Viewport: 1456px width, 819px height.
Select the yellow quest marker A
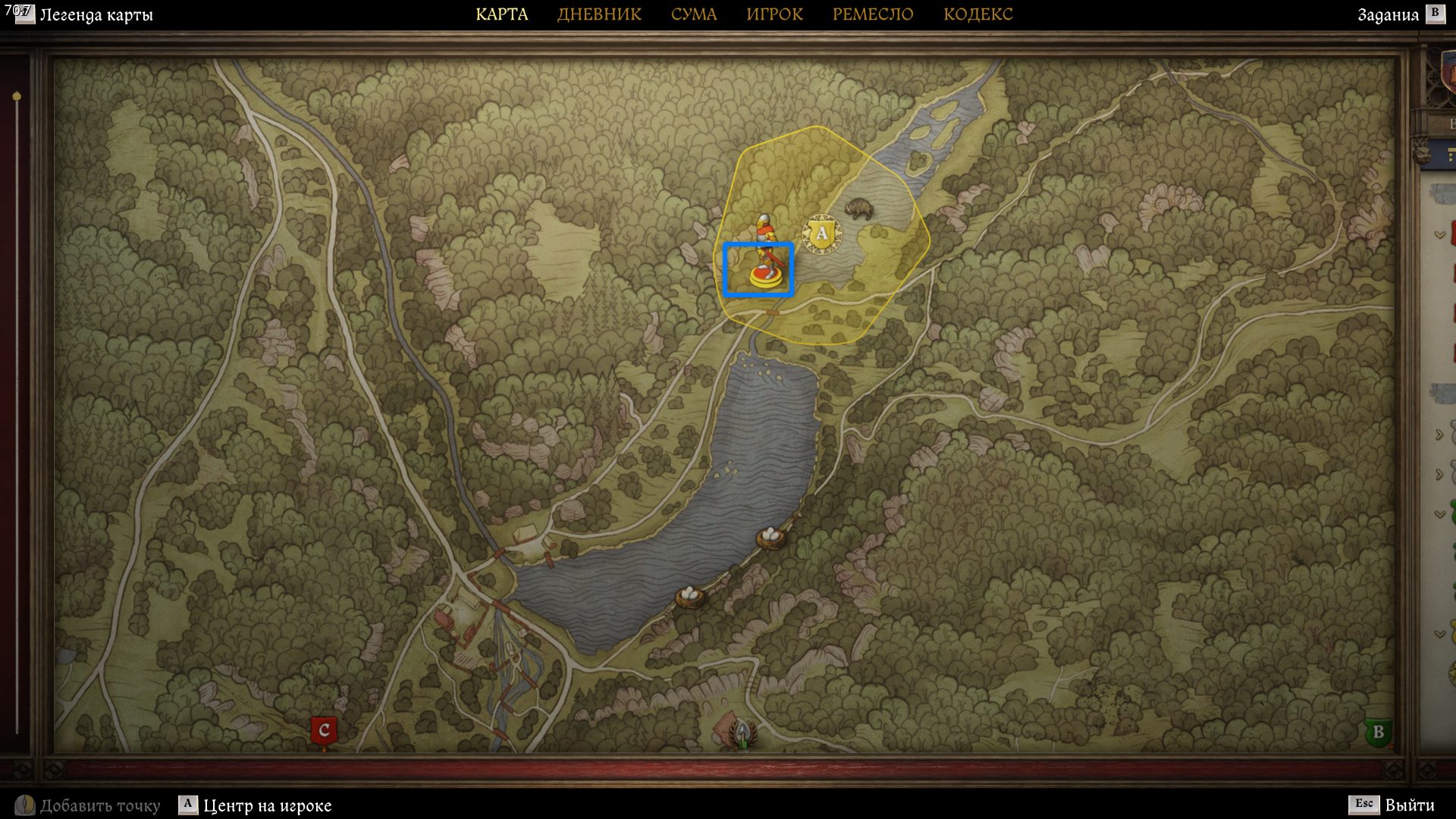821,234
